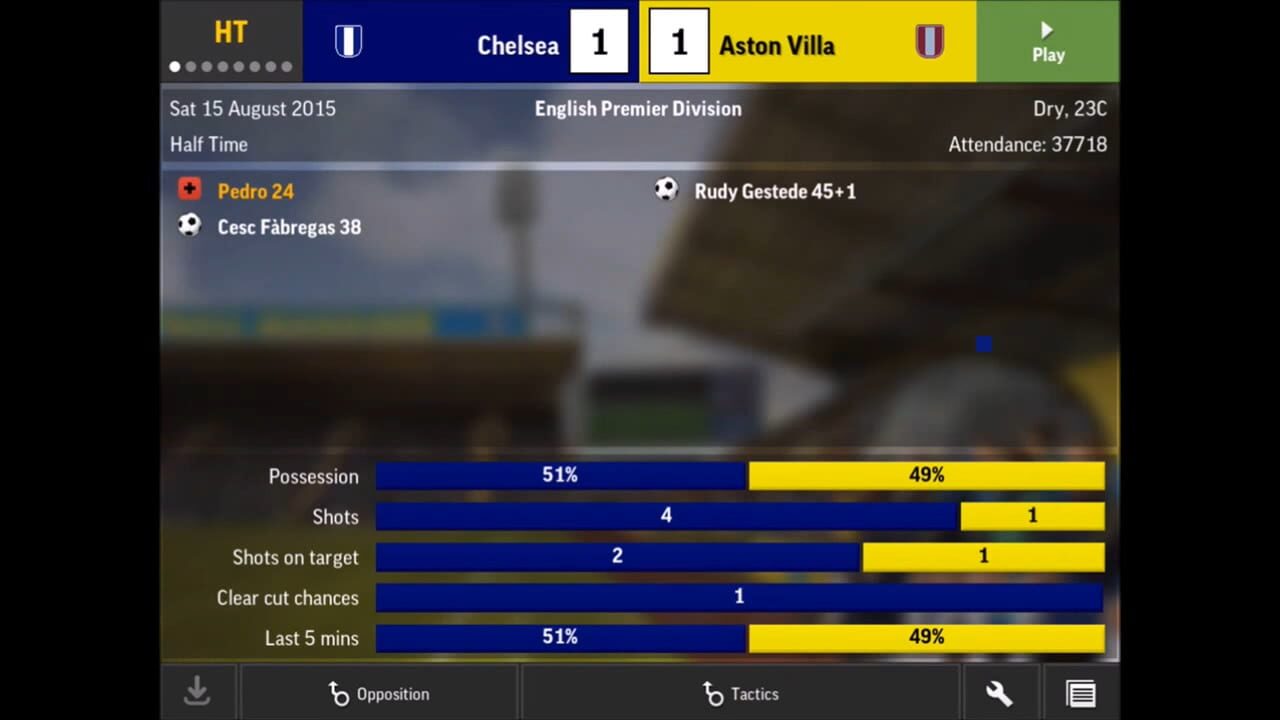
Task: Click the download icon in the bottom bar
Action: tap(197, 691)
